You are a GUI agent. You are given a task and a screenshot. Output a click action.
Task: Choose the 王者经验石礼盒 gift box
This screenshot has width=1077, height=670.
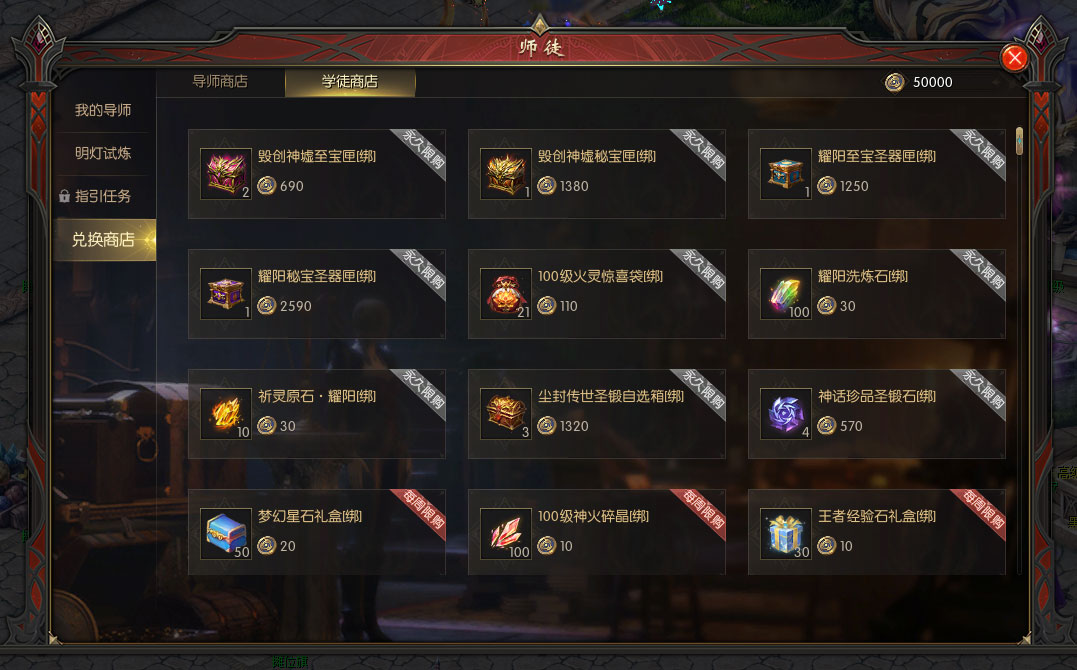(786, 534)
